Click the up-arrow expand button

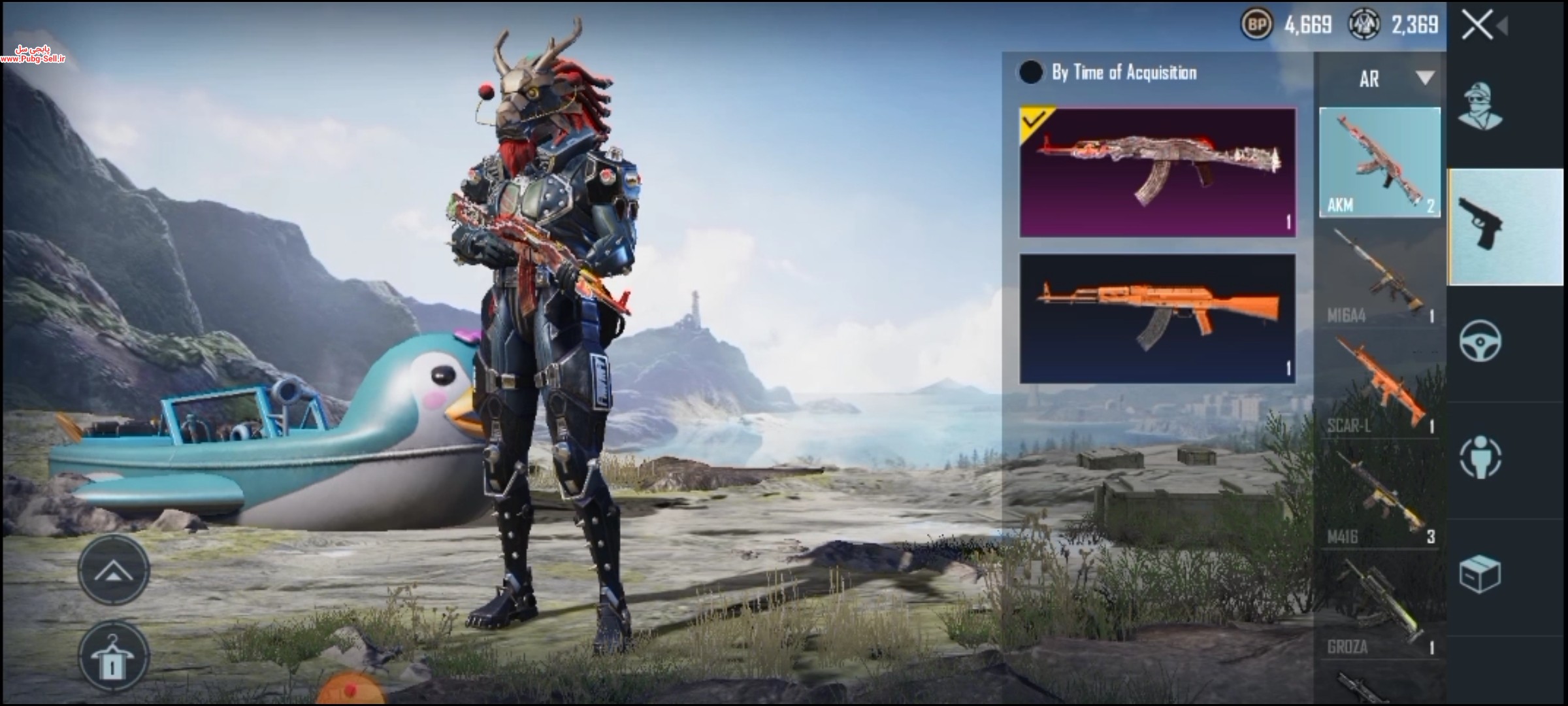point(114,571)
